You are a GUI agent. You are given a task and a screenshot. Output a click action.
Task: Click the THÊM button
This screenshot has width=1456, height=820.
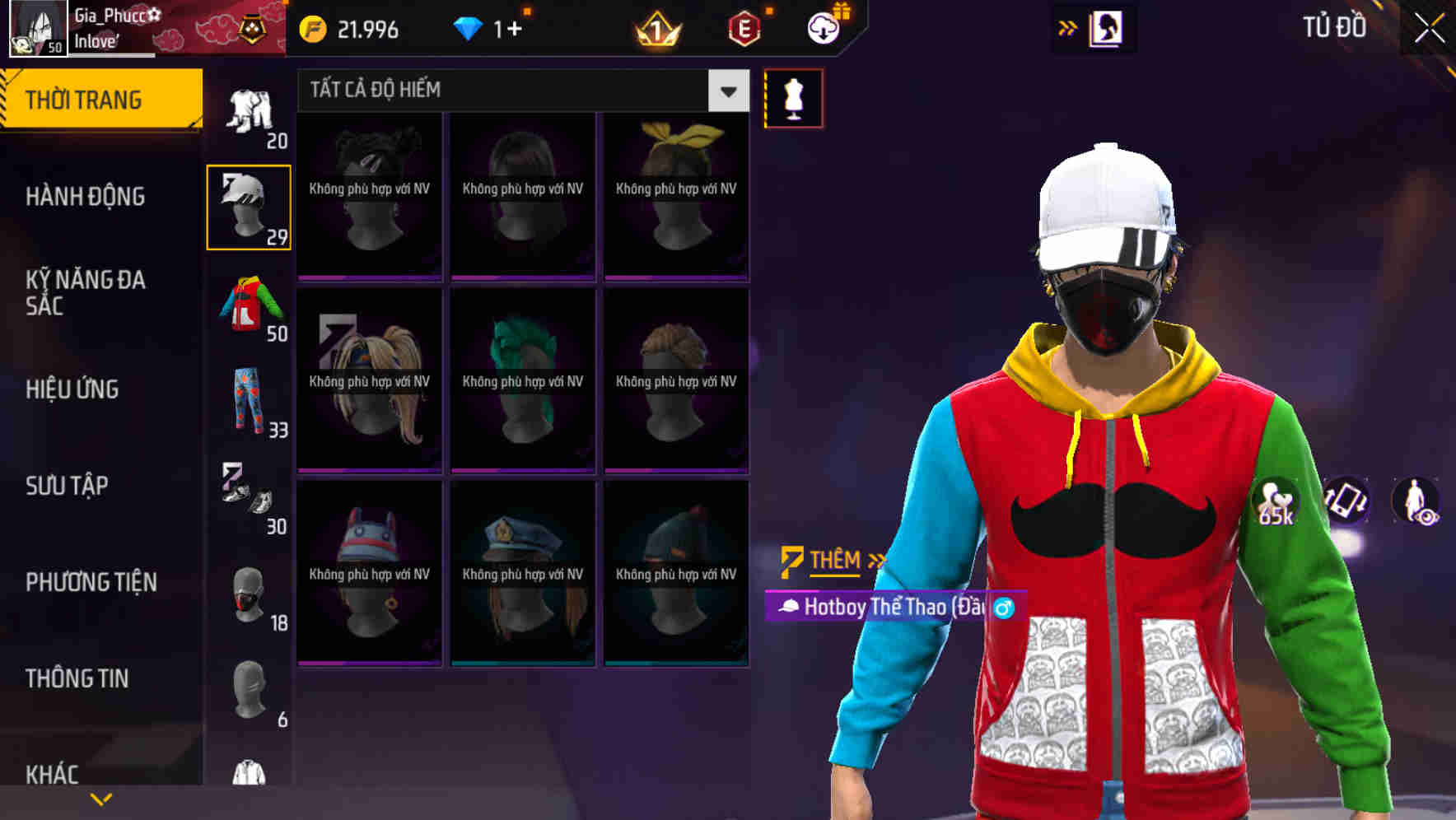[832, 561]
